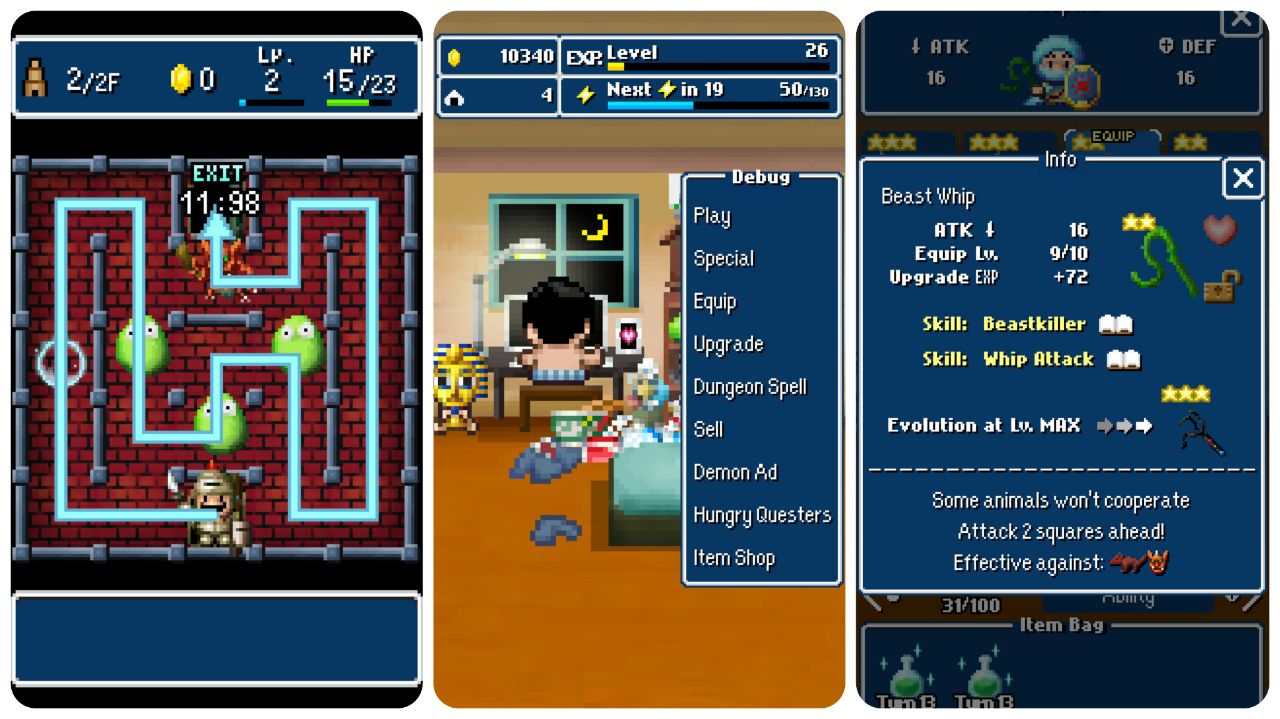Choose Equip from the Debug menu
The image size is (1280, 719).
(715, 302)
